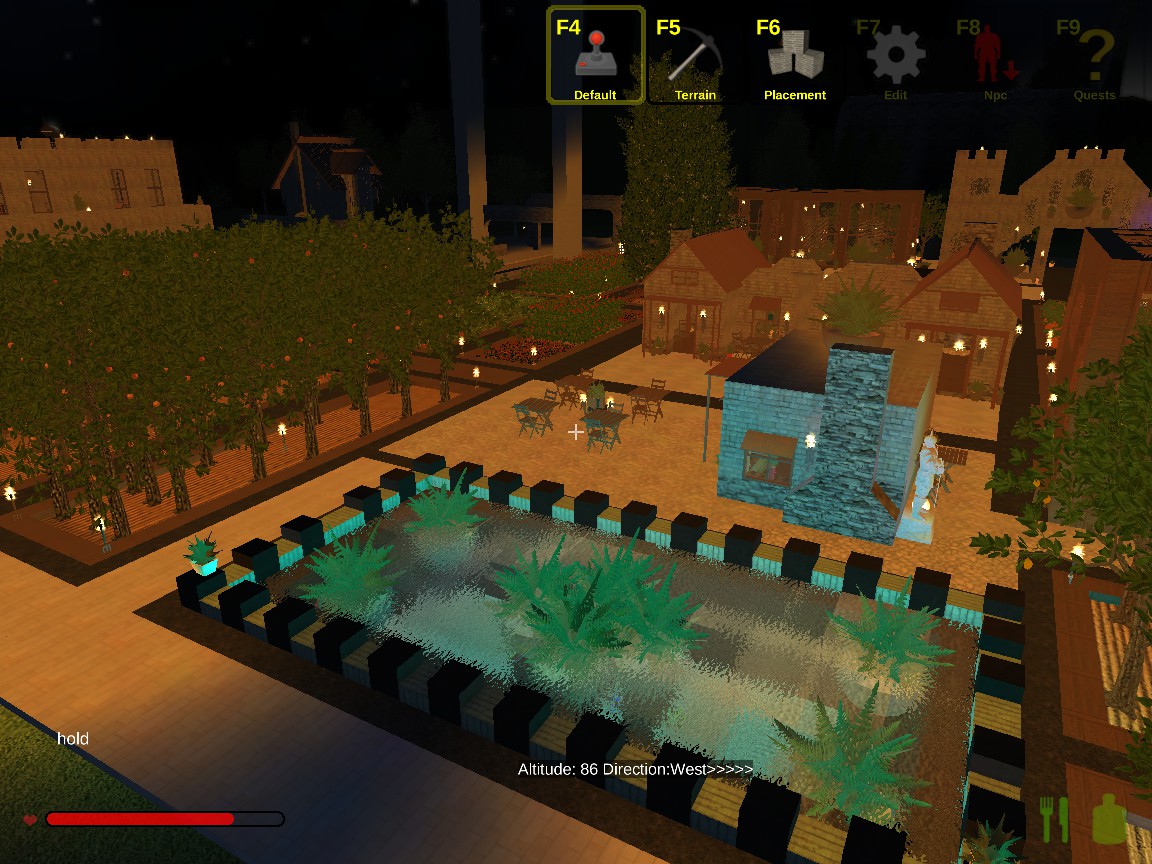
Task: Click the fork and knife hunger icon
Action: tap(1054, 819)
